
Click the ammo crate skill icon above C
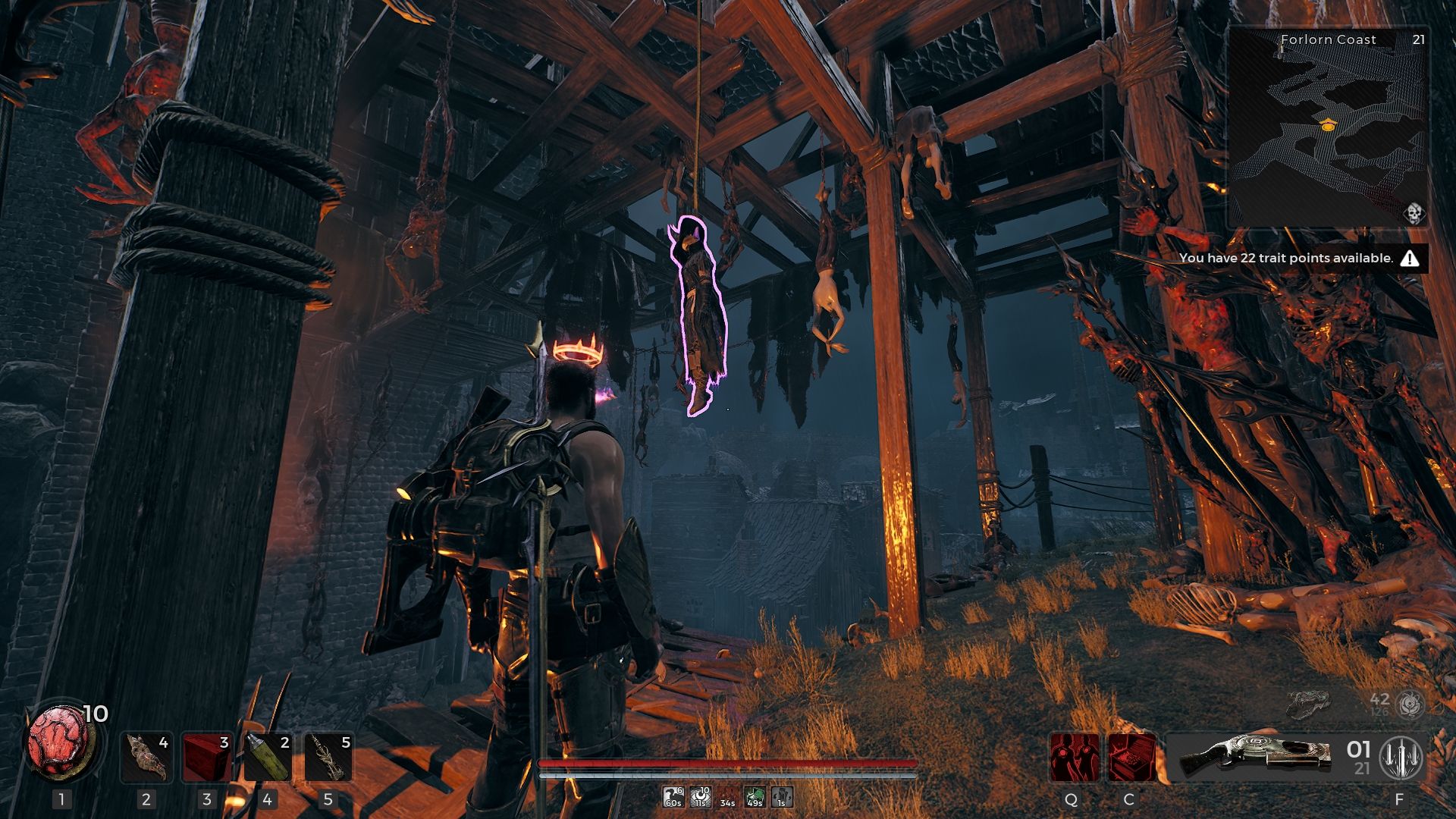[1133, 757]
